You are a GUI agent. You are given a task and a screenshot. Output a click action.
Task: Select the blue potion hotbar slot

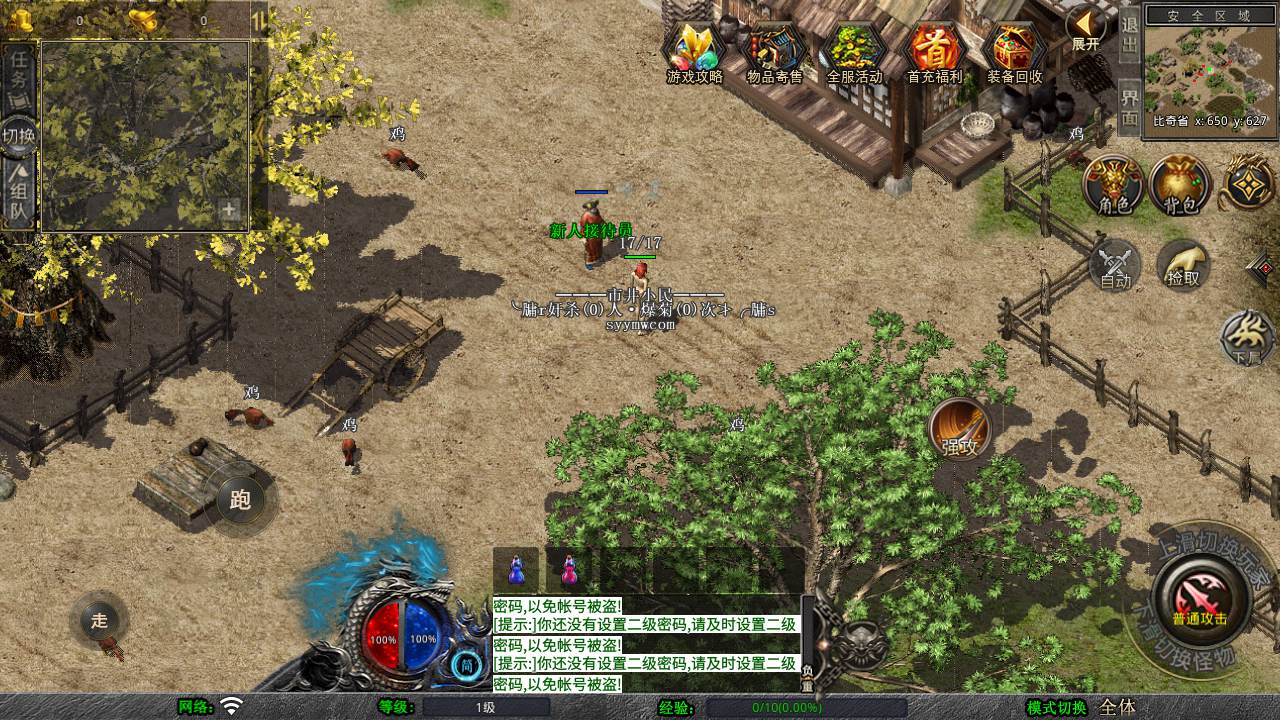pos(516,570)
